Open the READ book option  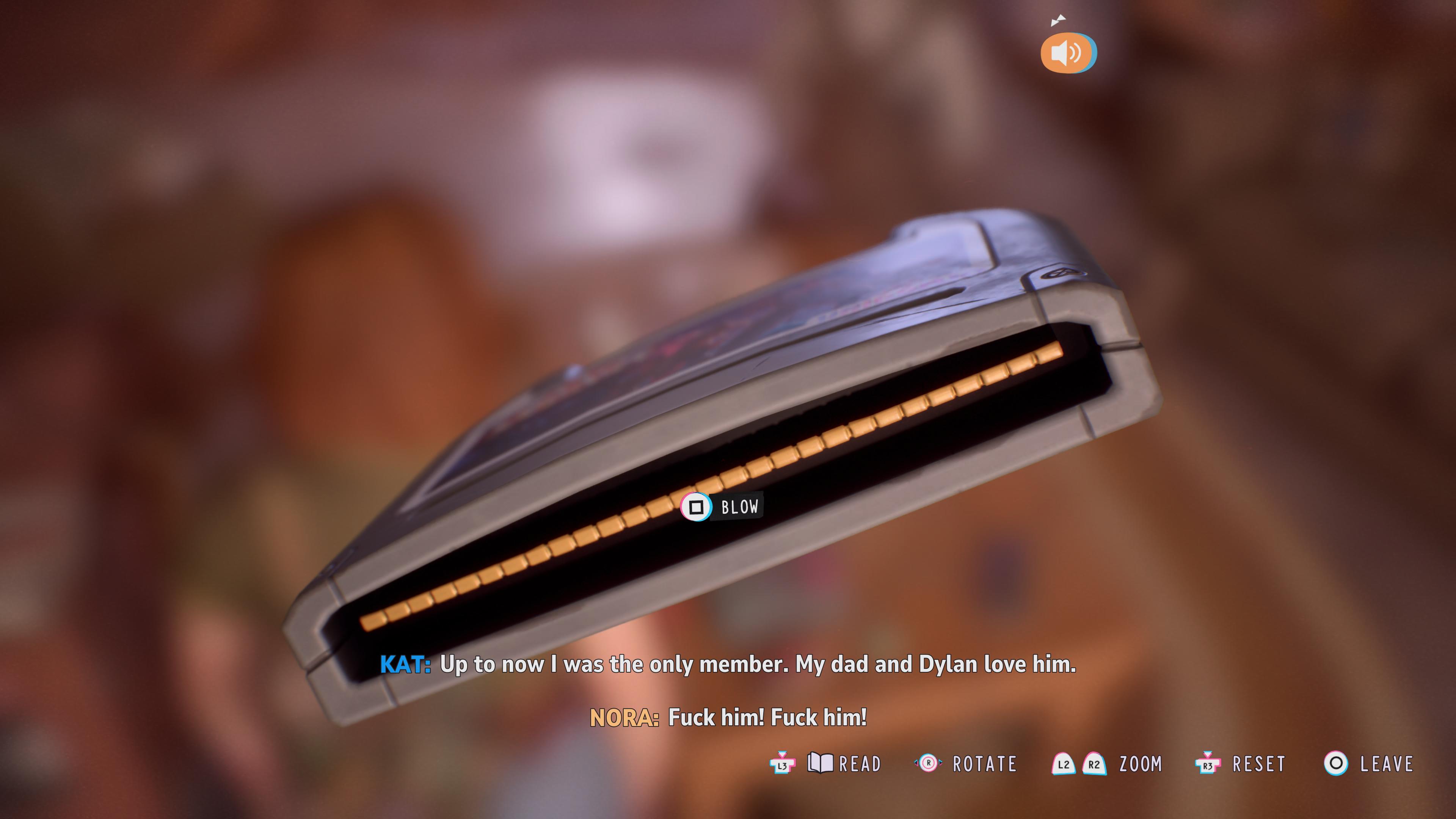(844, 764)
